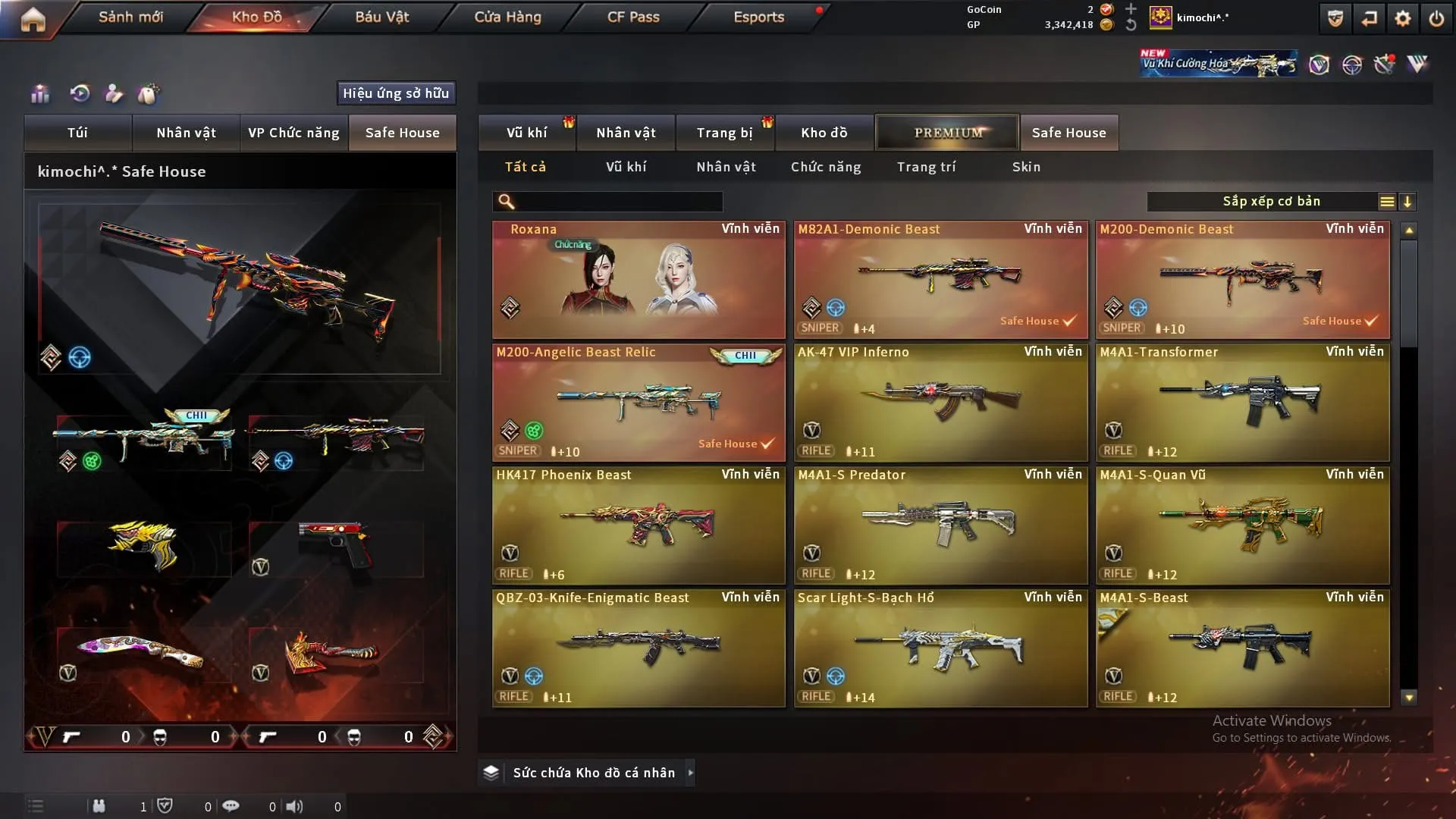Choose the M4A1-Transformer rifle card

point(1242,403)
